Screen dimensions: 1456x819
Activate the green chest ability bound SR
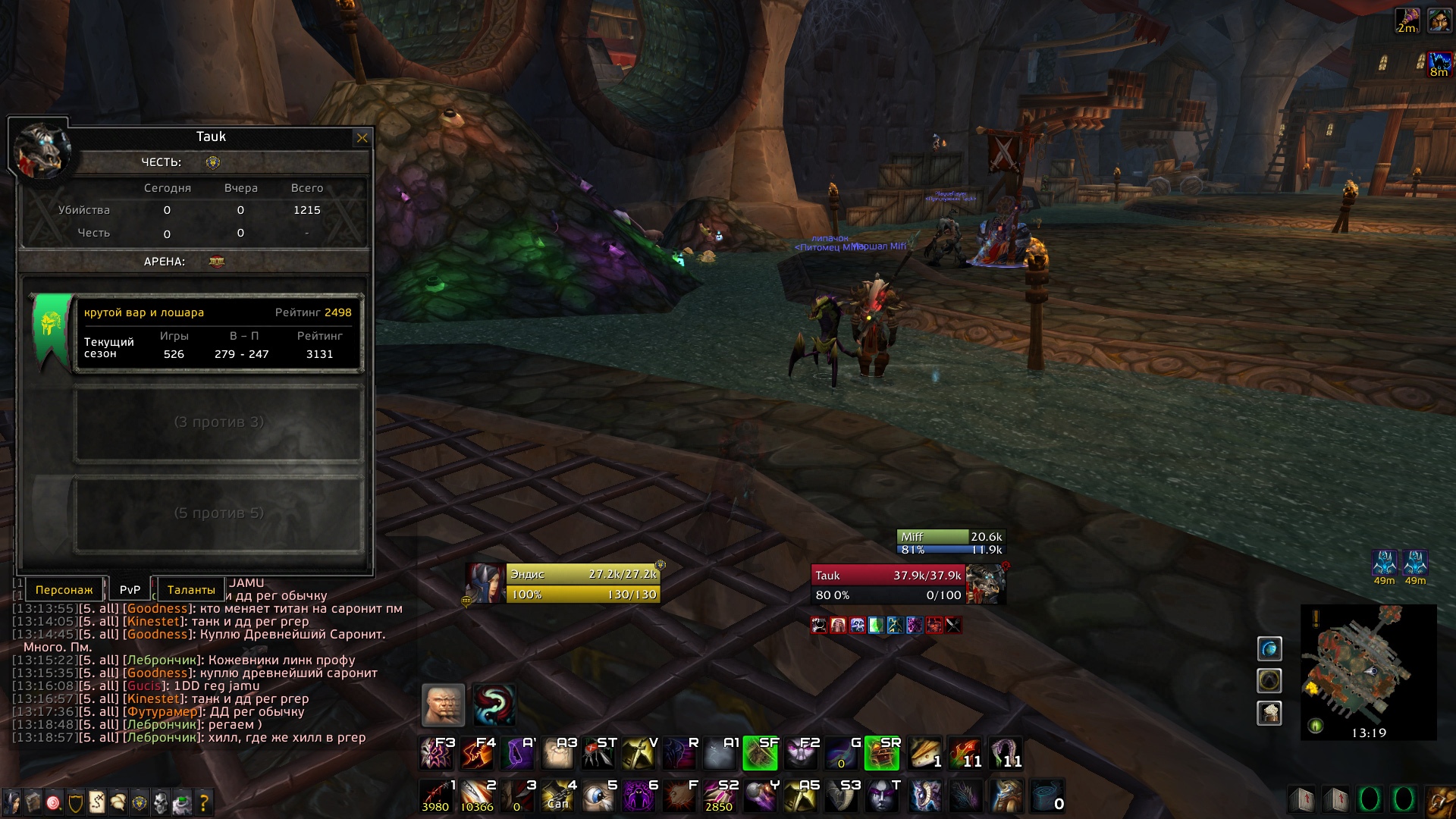pyautogui.click(x=882, y=753)
